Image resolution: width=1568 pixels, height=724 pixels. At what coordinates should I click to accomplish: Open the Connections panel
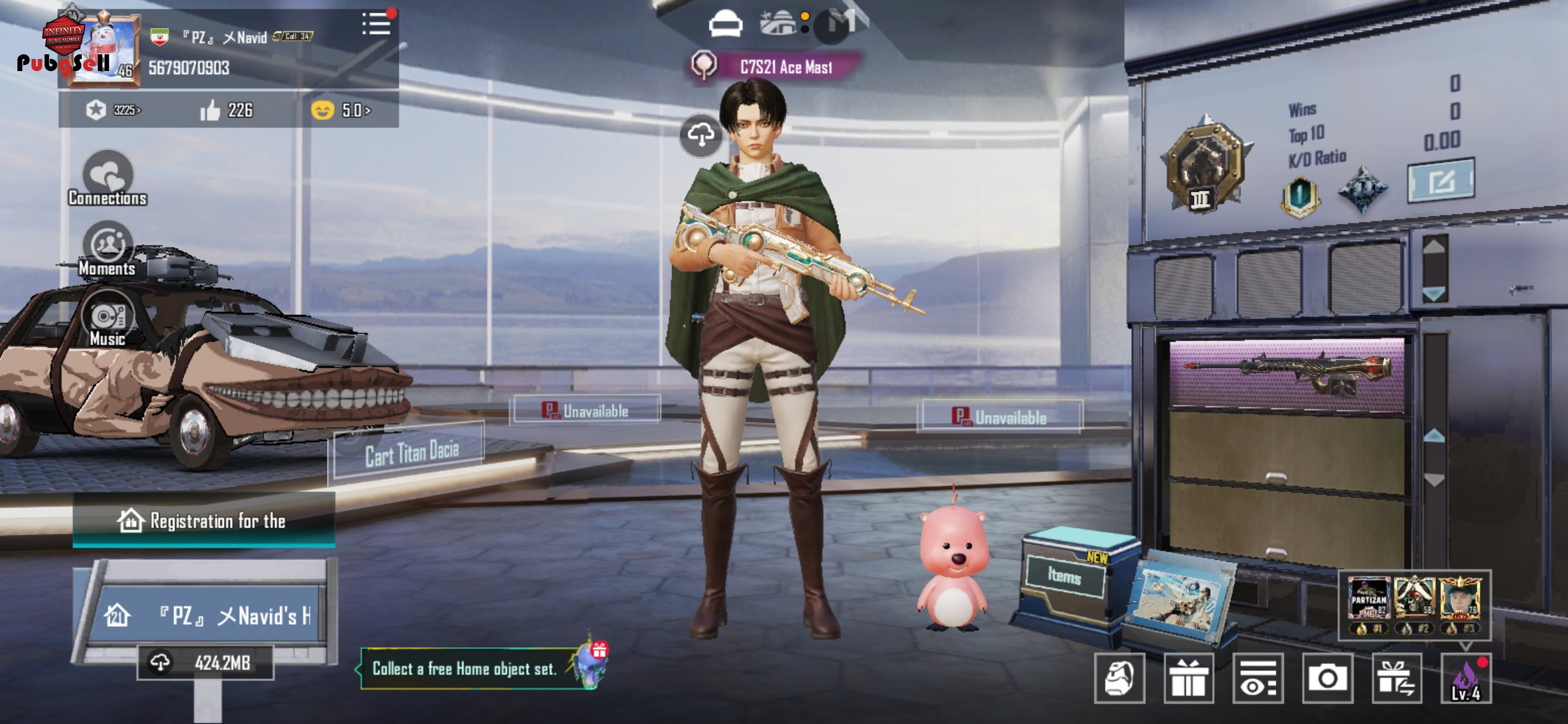tap(107, 179)
